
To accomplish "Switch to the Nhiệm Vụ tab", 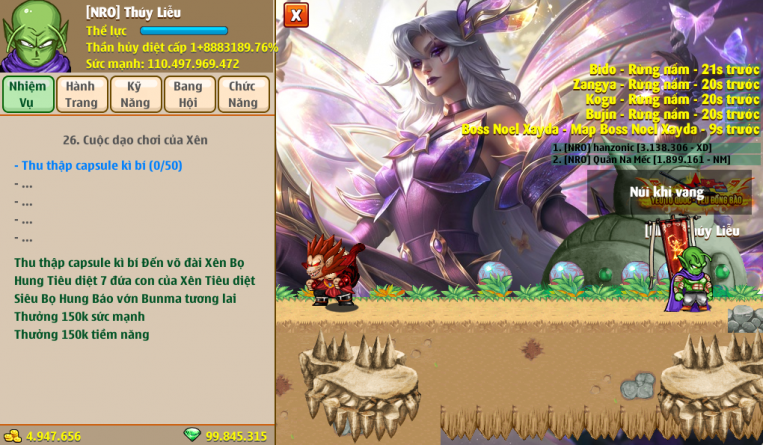I will [28, 94].
